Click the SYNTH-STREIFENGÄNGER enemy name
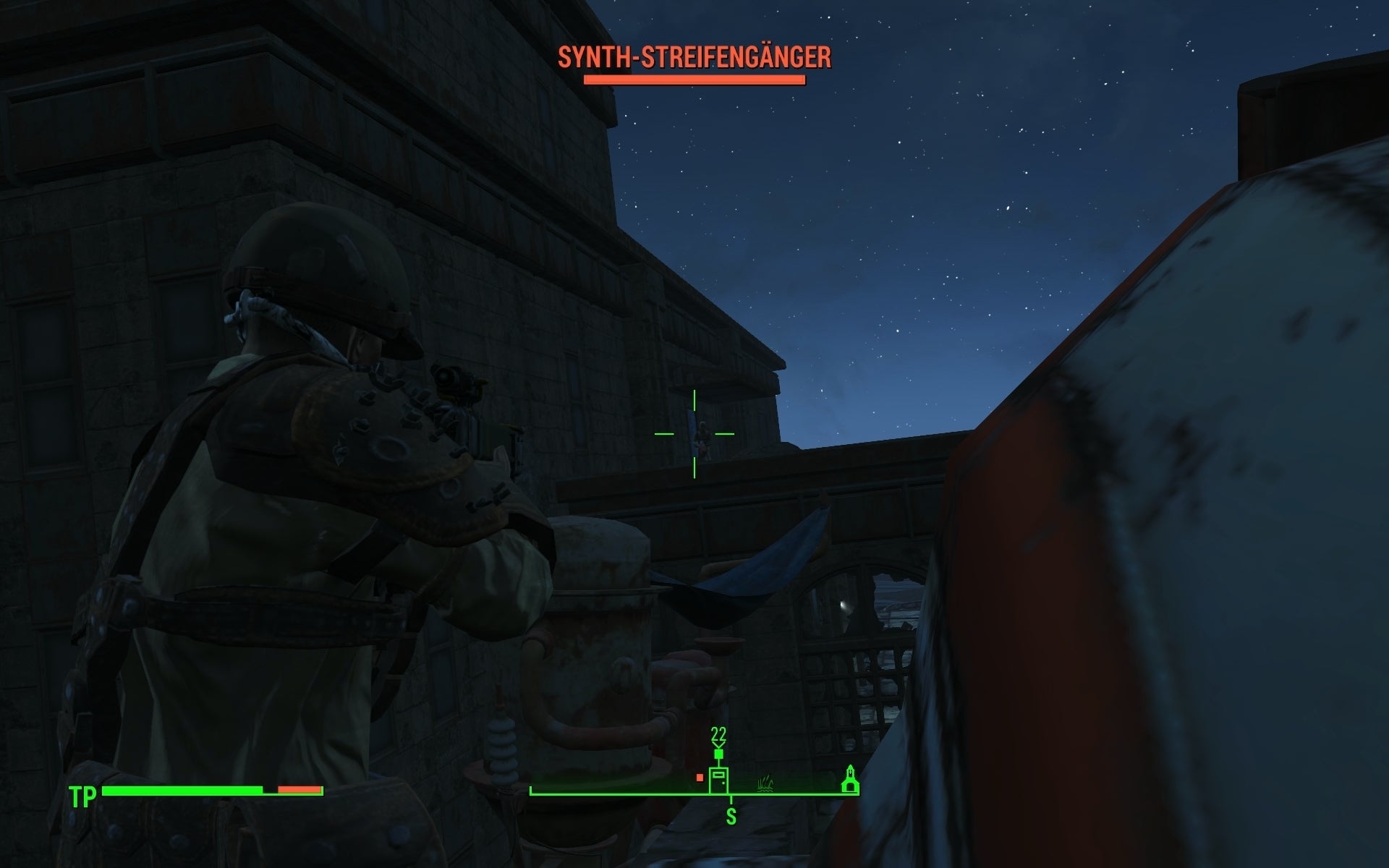The image size is (1389, 868). [696, 54]
